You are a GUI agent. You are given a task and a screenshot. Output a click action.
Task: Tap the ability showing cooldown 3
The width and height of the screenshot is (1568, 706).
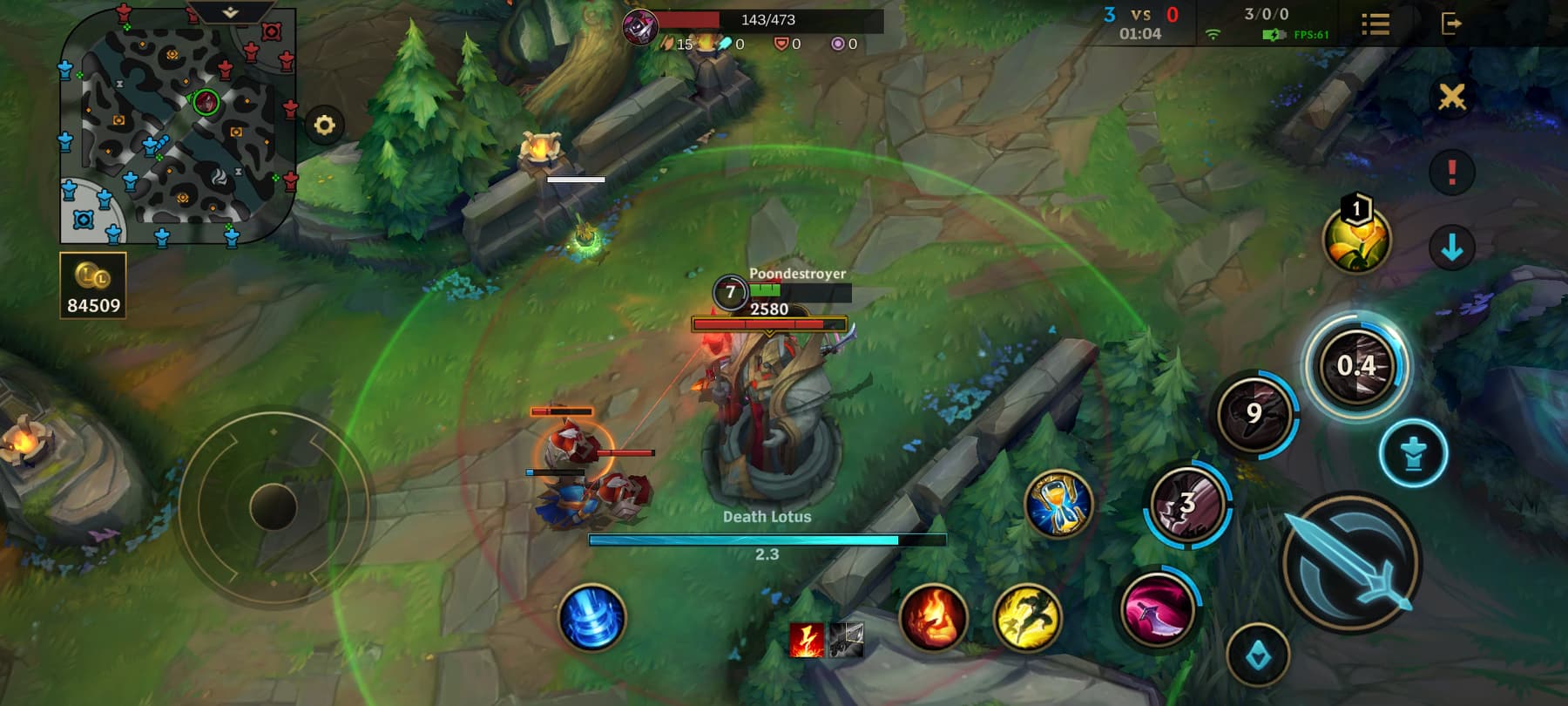[1186, 505]
